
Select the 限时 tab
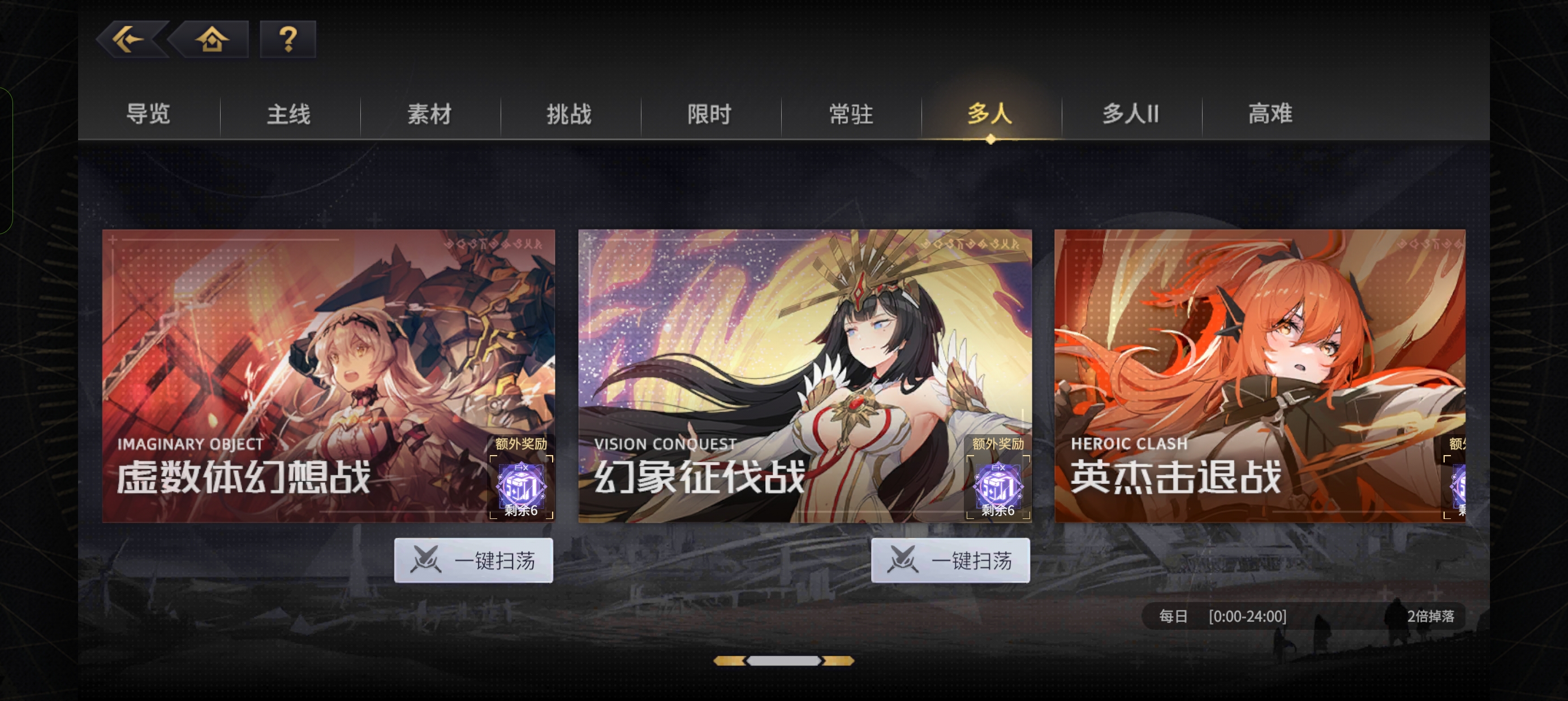coord(710,114)
